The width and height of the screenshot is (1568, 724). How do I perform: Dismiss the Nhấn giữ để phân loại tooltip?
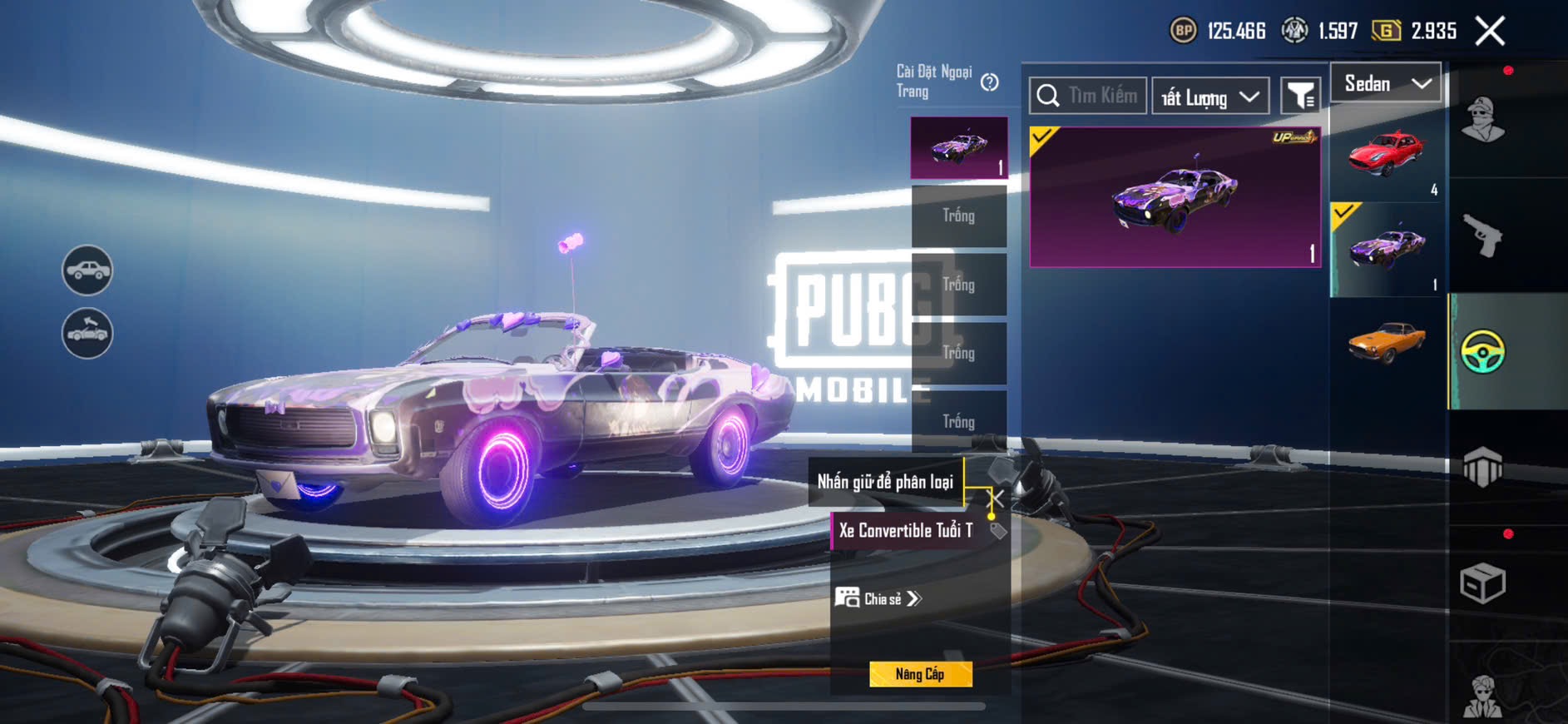click(x=994, y=498)
